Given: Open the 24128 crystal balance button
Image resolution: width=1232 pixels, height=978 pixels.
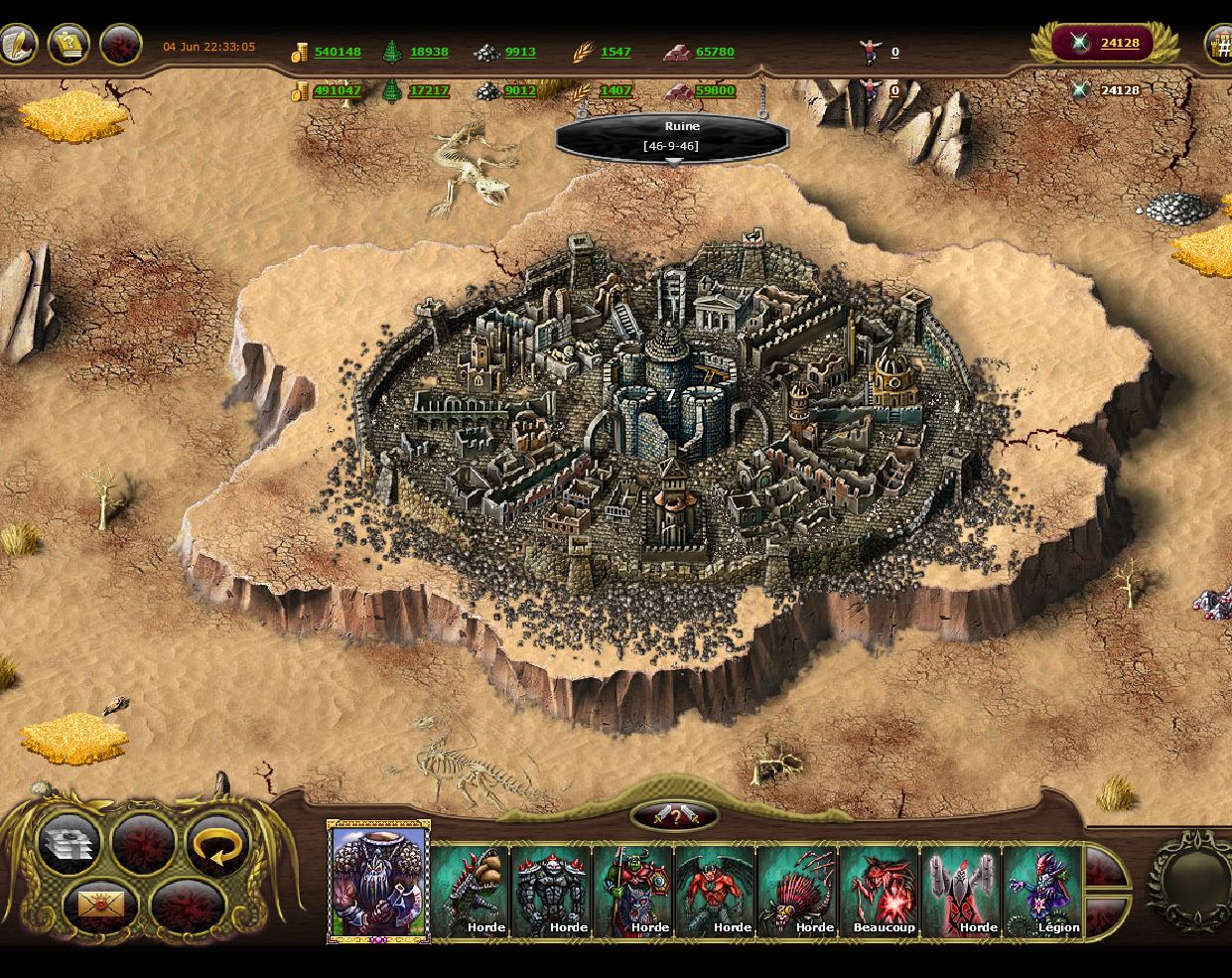Looking at the screenshot, I should coord(1104,43).
